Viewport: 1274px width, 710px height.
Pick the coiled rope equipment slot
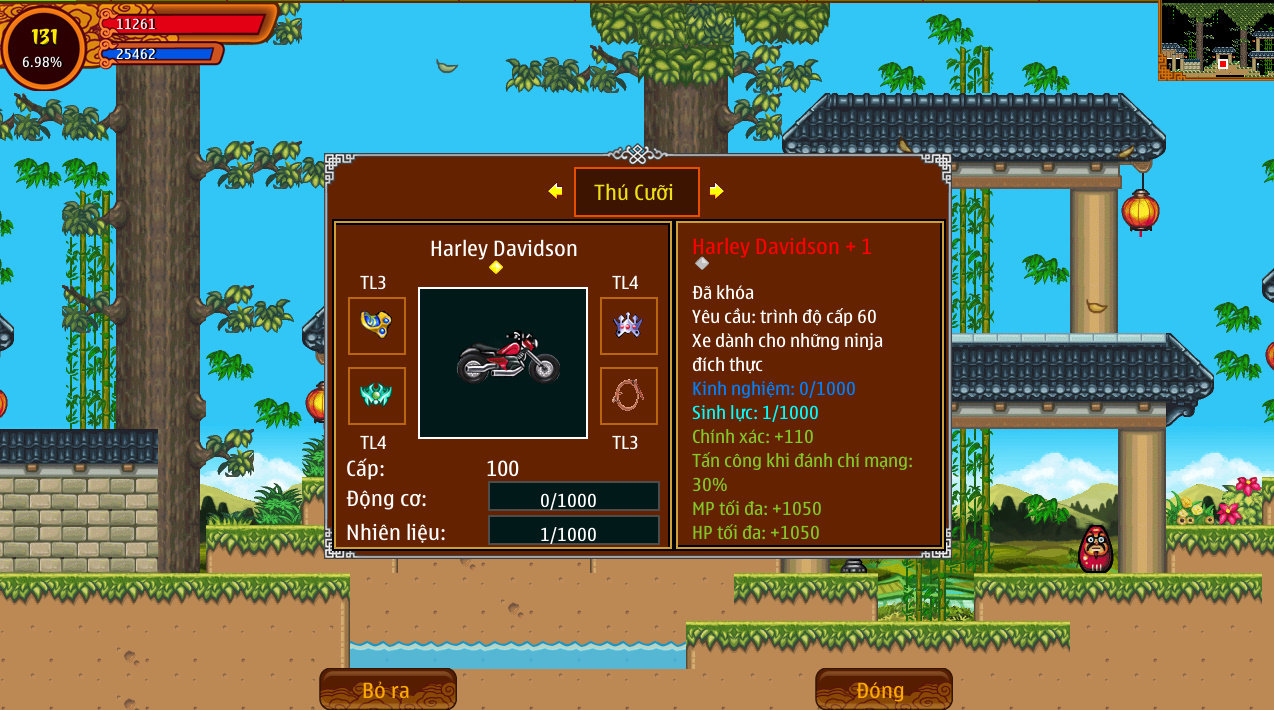(628, 396)
